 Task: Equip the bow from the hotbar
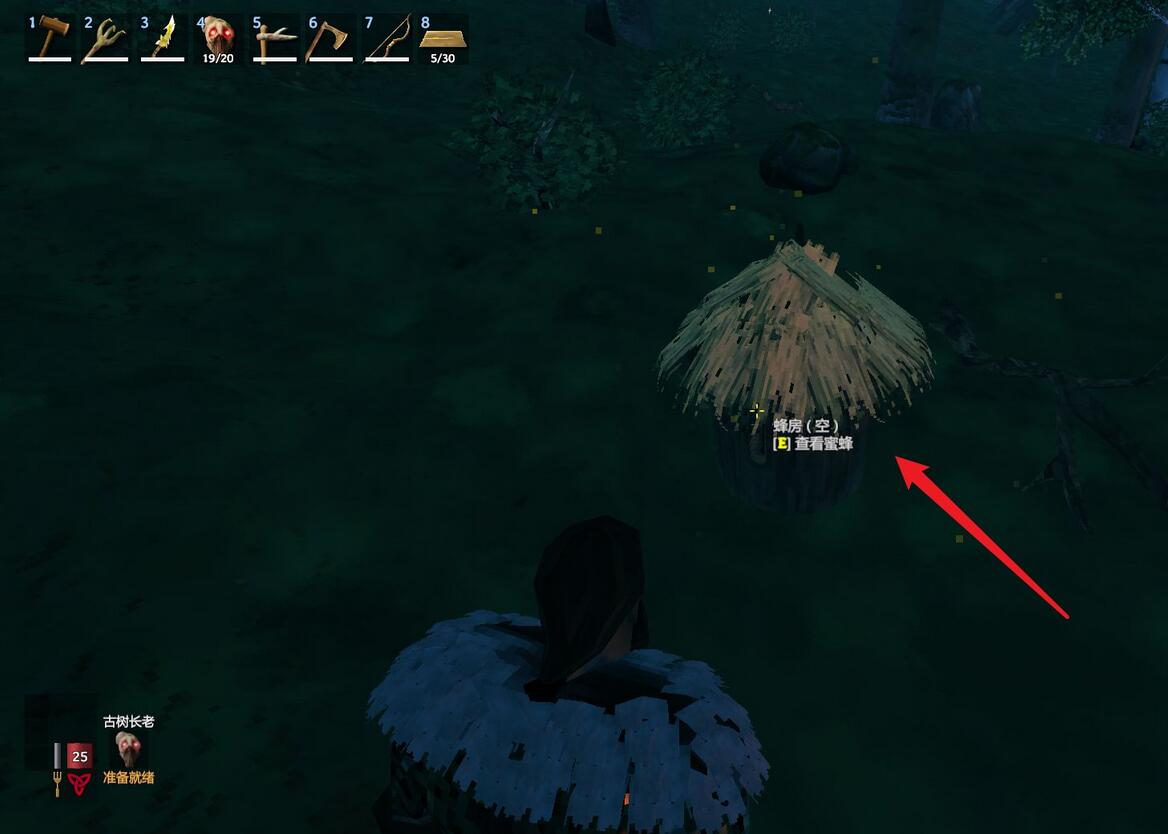tap(386, 38)
